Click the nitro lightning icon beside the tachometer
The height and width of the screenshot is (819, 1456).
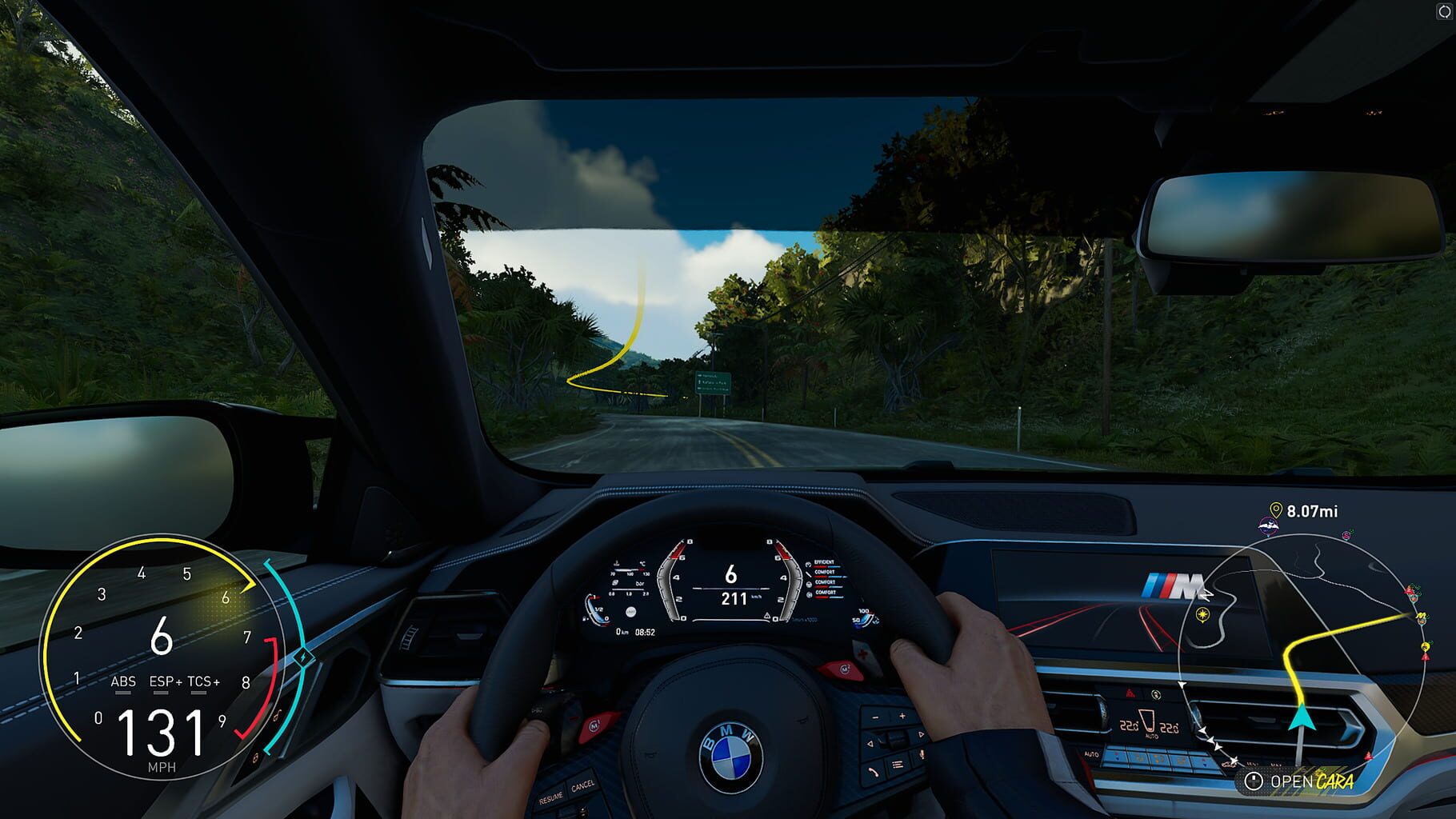coord(304,655)
